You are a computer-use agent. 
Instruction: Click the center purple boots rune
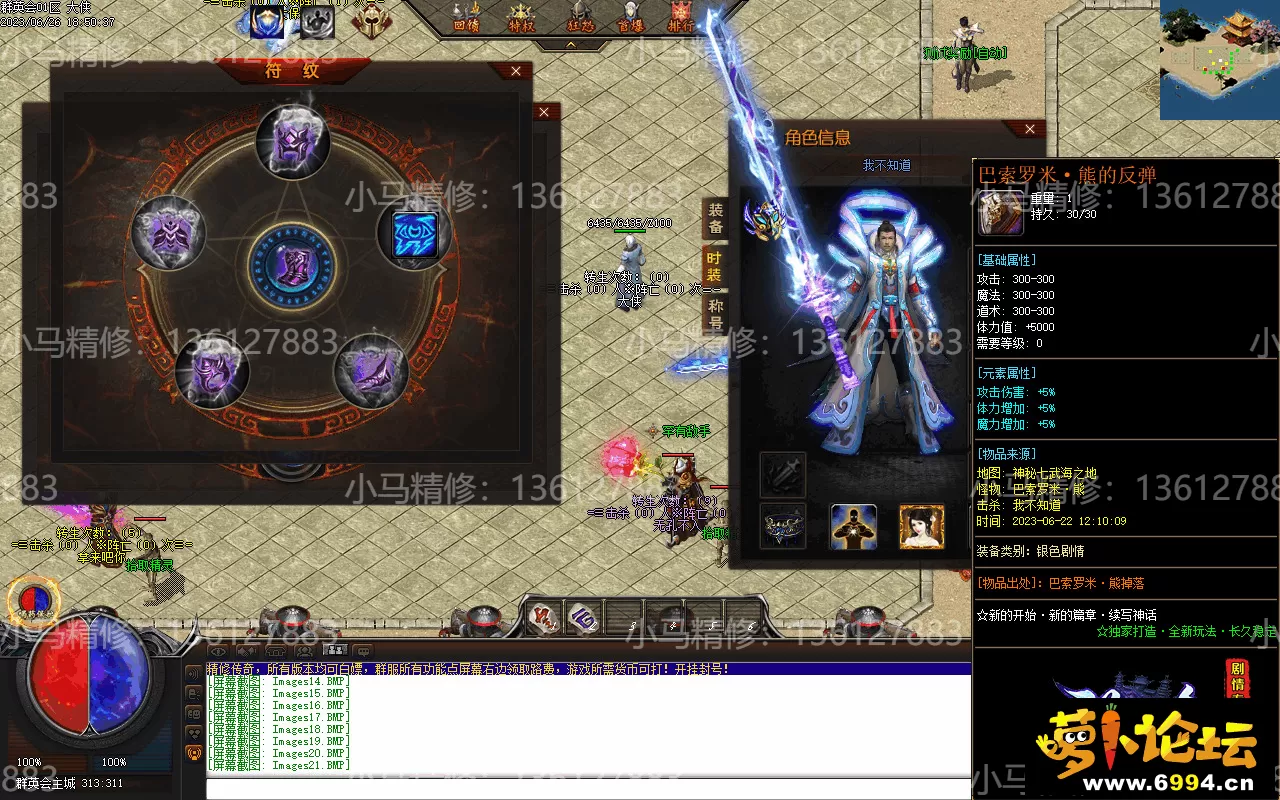(x=293, y=264)
